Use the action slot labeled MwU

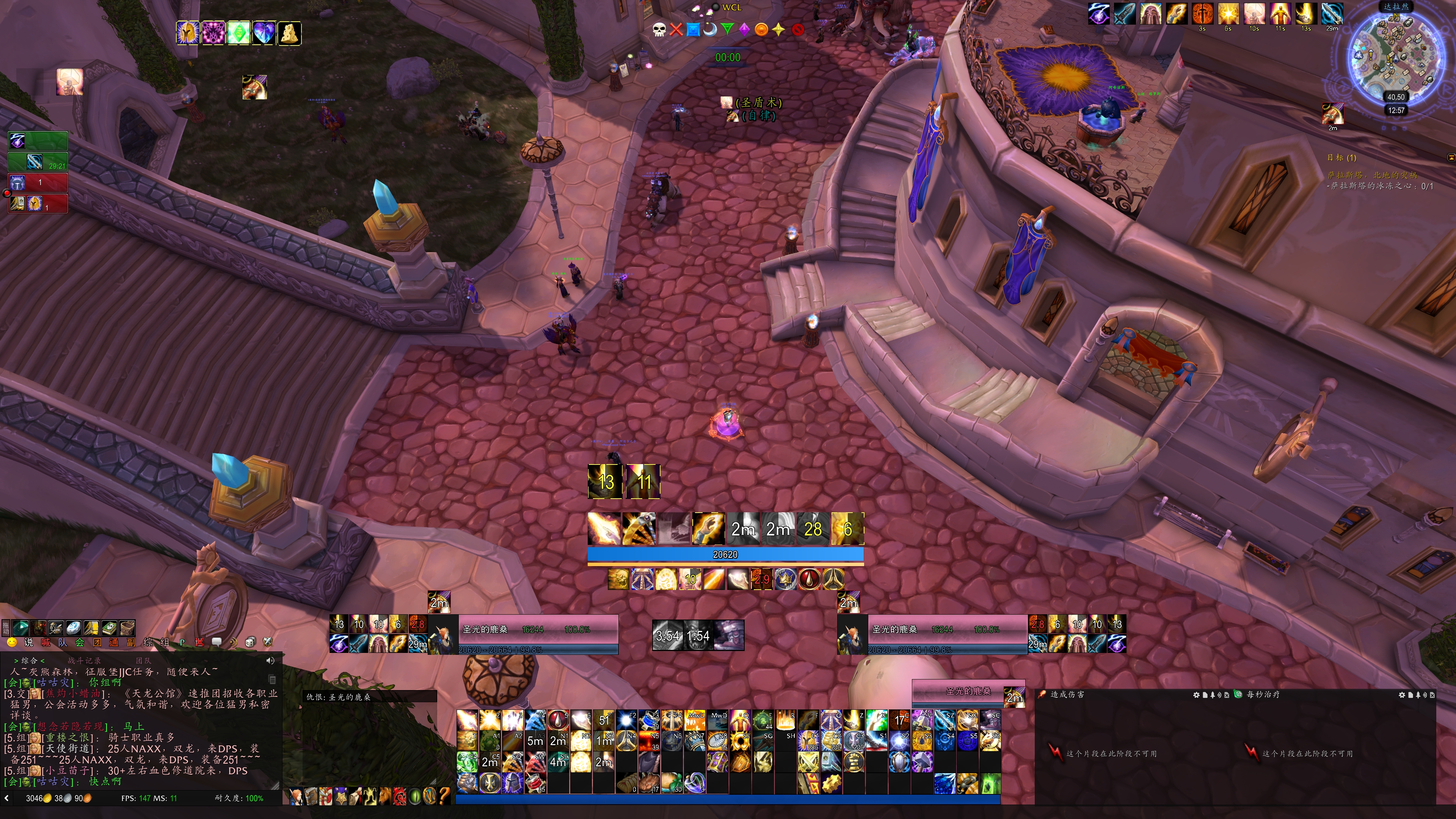[x=695, y=720]
